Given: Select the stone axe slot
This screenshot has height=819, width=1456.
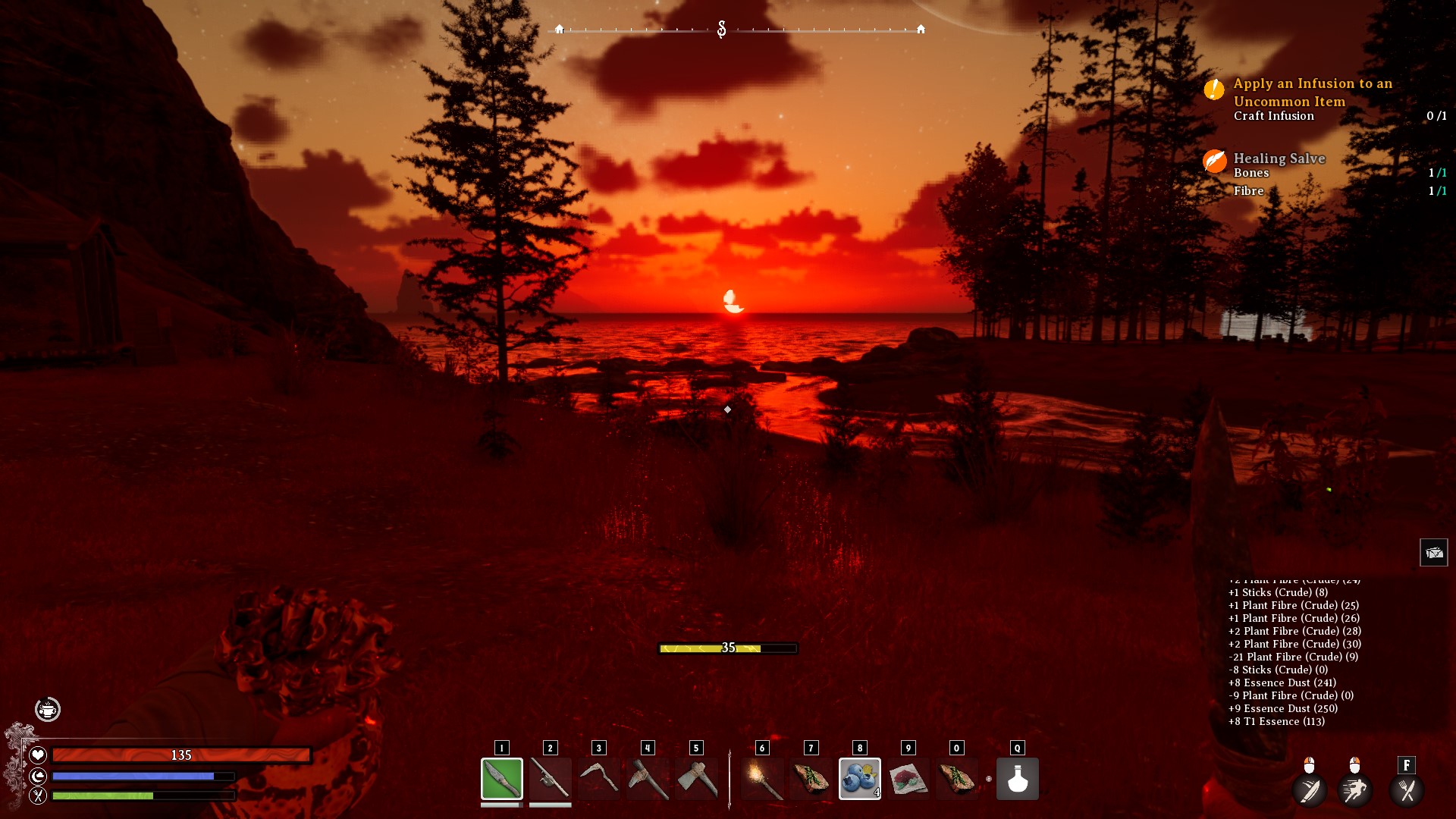Looking at the screenshot, I should click(695, 779).
